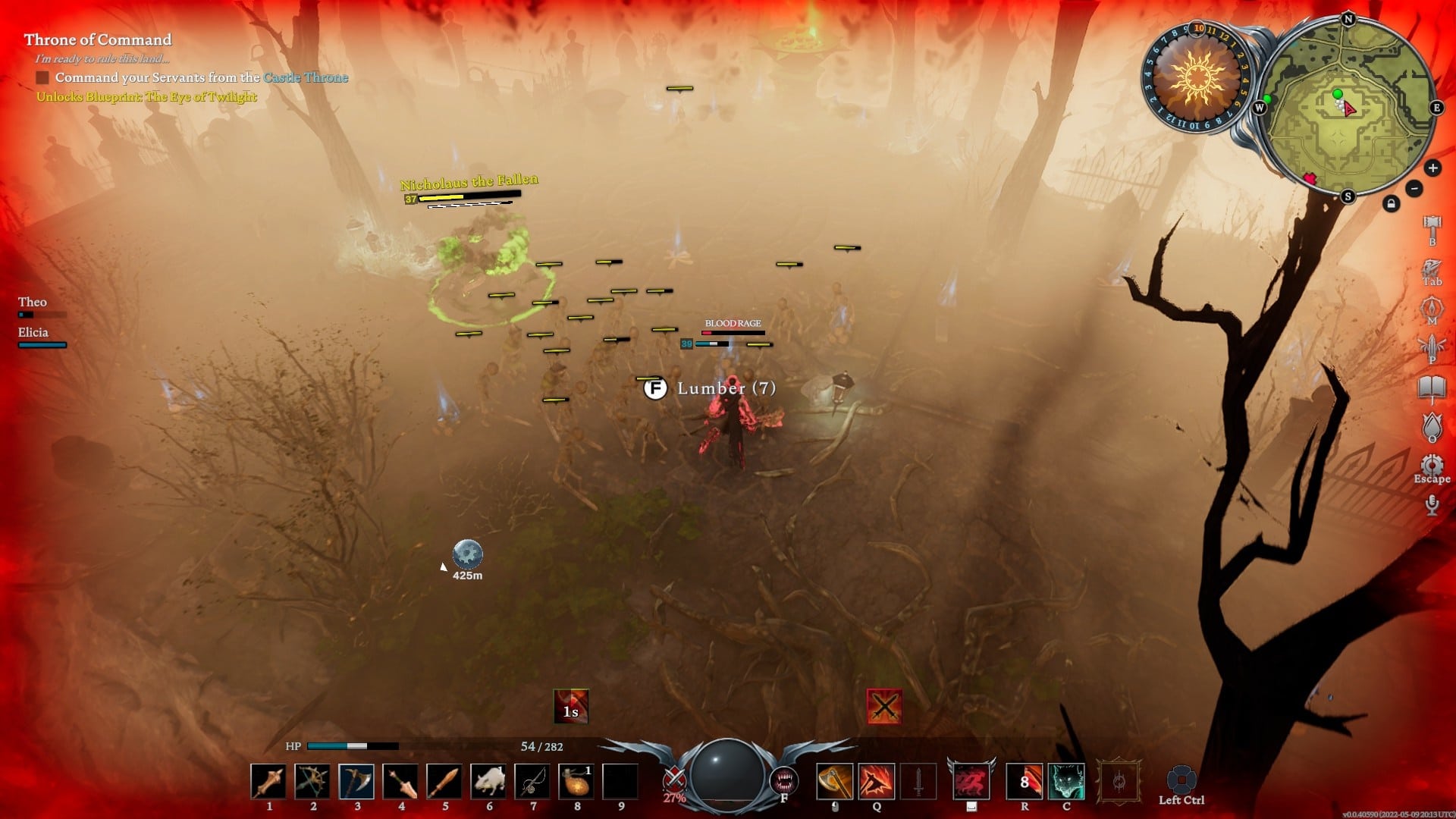The image size is (1456, 819).
Task: Toggle the microphone voice chat icon
Action: pos(1432,504)
